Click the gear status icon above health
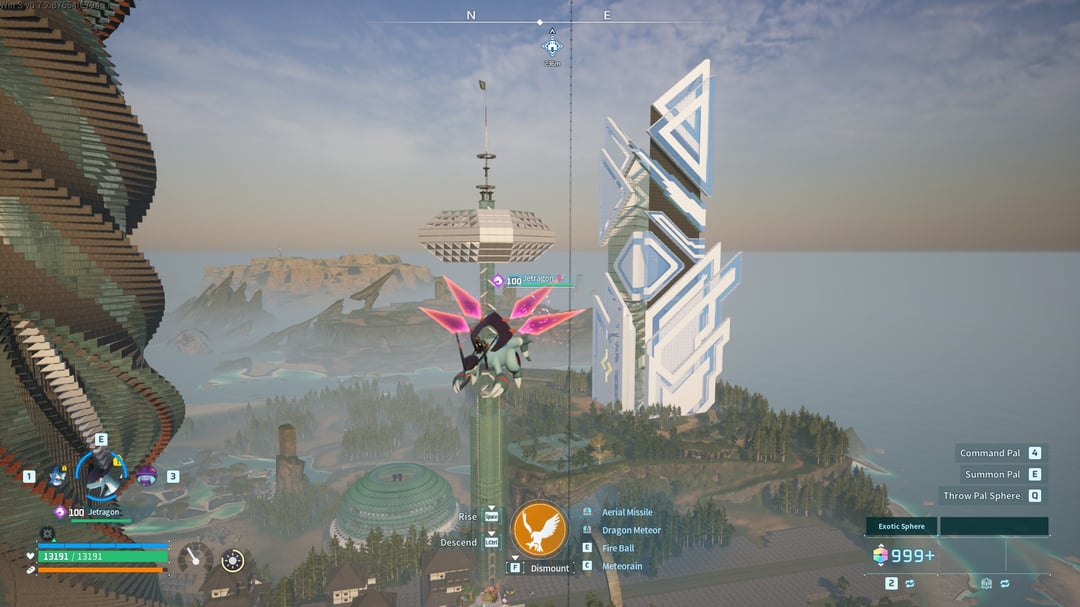This screenshot has height=607, width=1080. 47,534
